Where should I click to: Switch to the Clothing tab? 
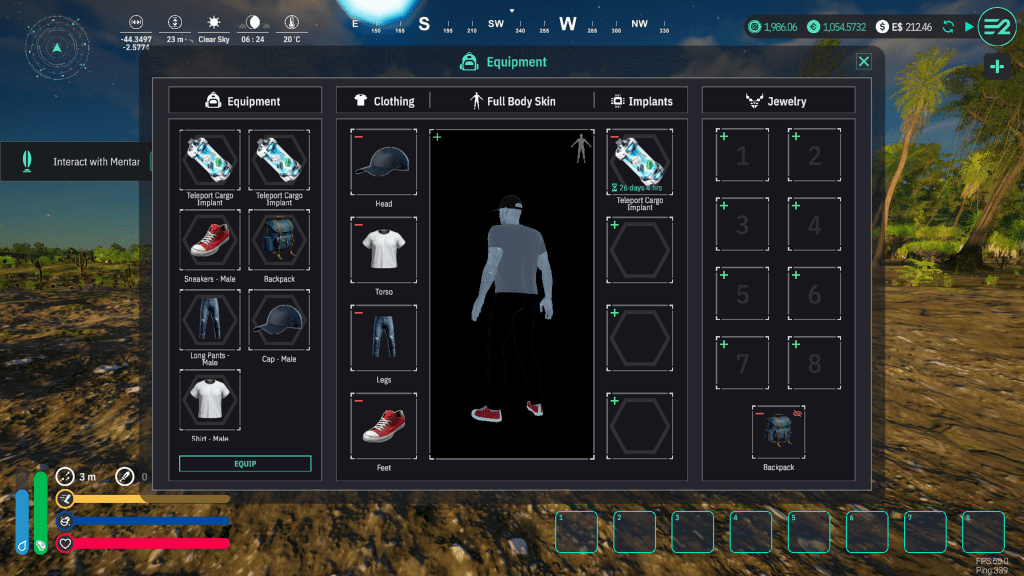click(384, 101)
